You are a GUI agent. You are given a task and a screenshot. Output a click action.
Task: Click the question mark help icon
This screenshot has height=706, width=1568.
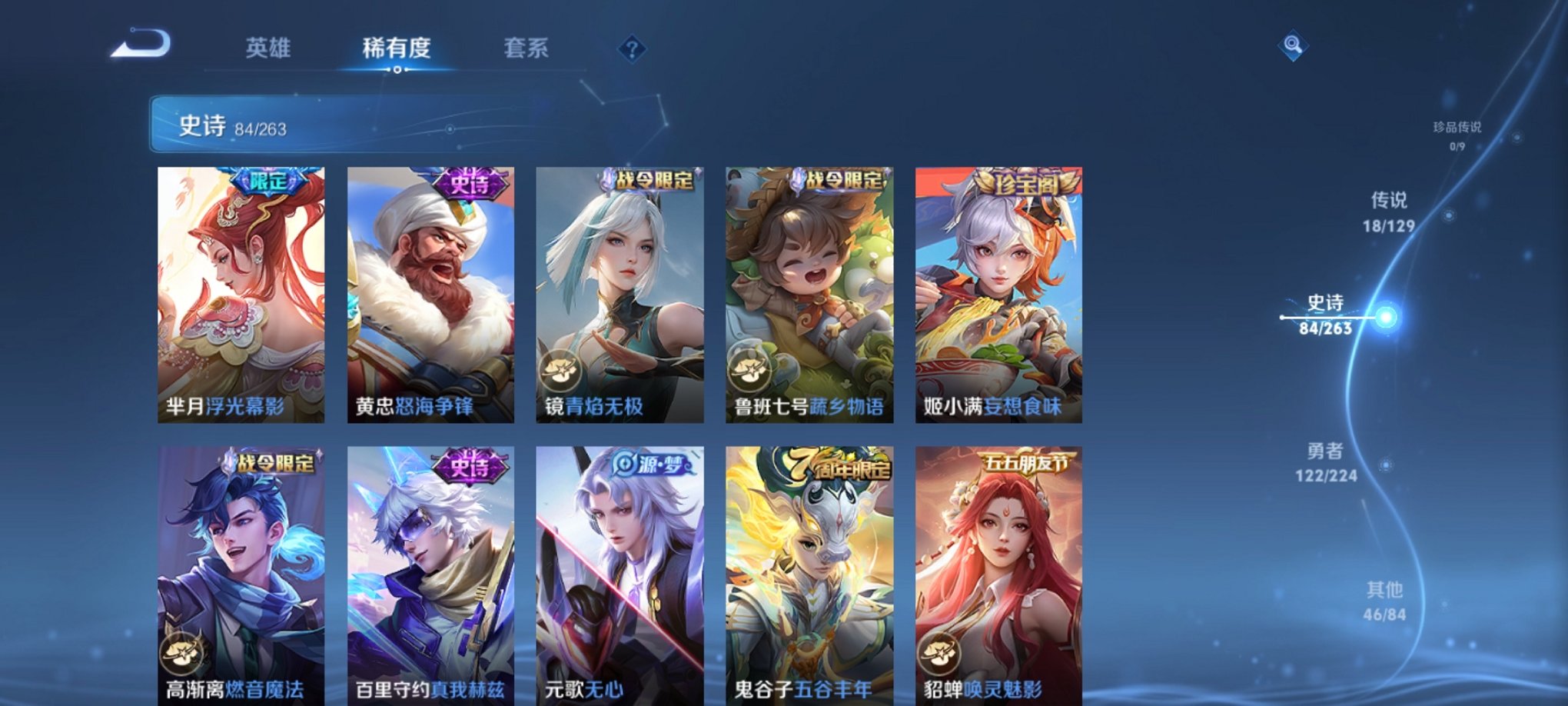[632, 50]
